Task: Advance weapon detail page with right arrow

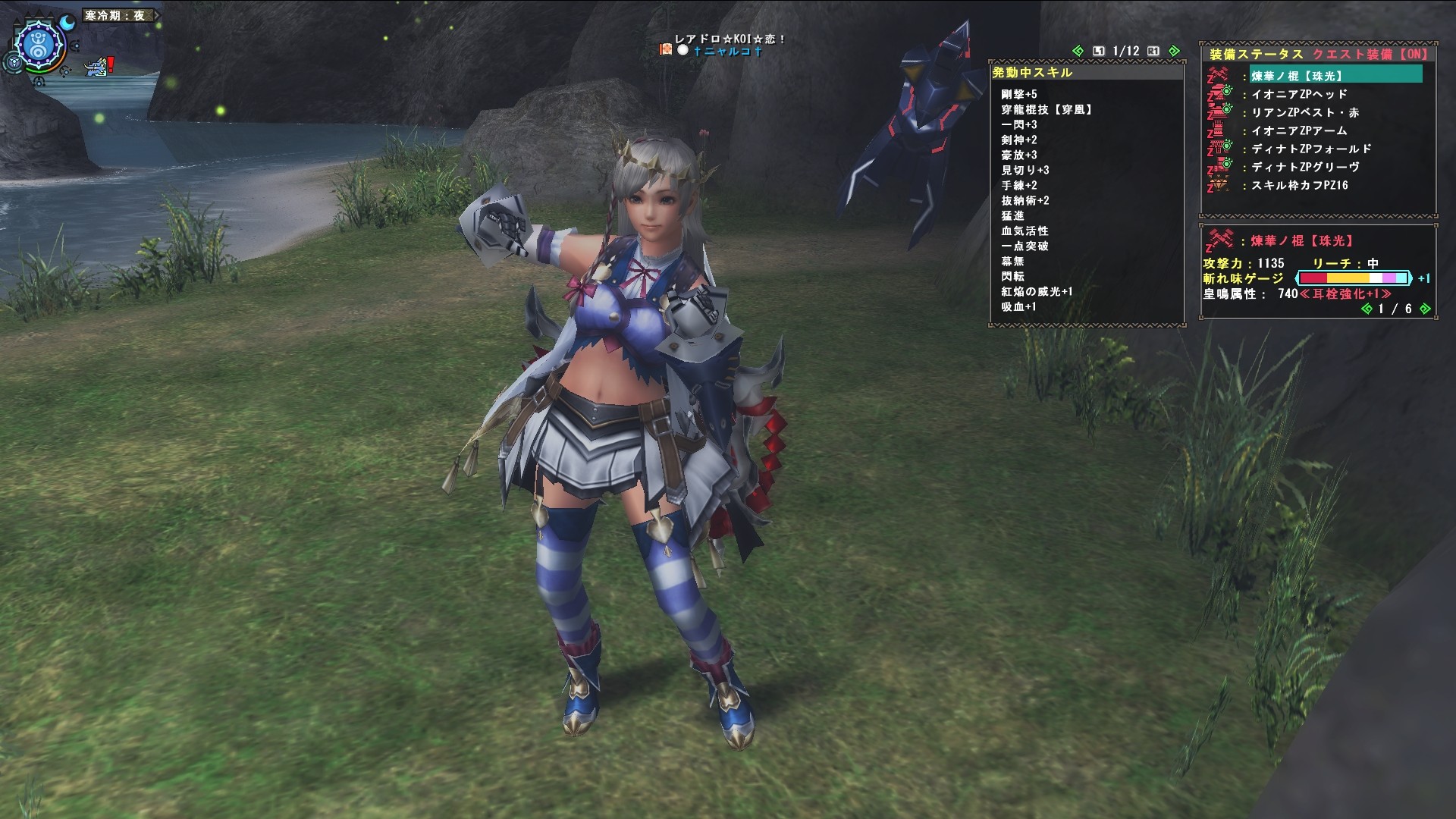Action: tap(1425, 309)
